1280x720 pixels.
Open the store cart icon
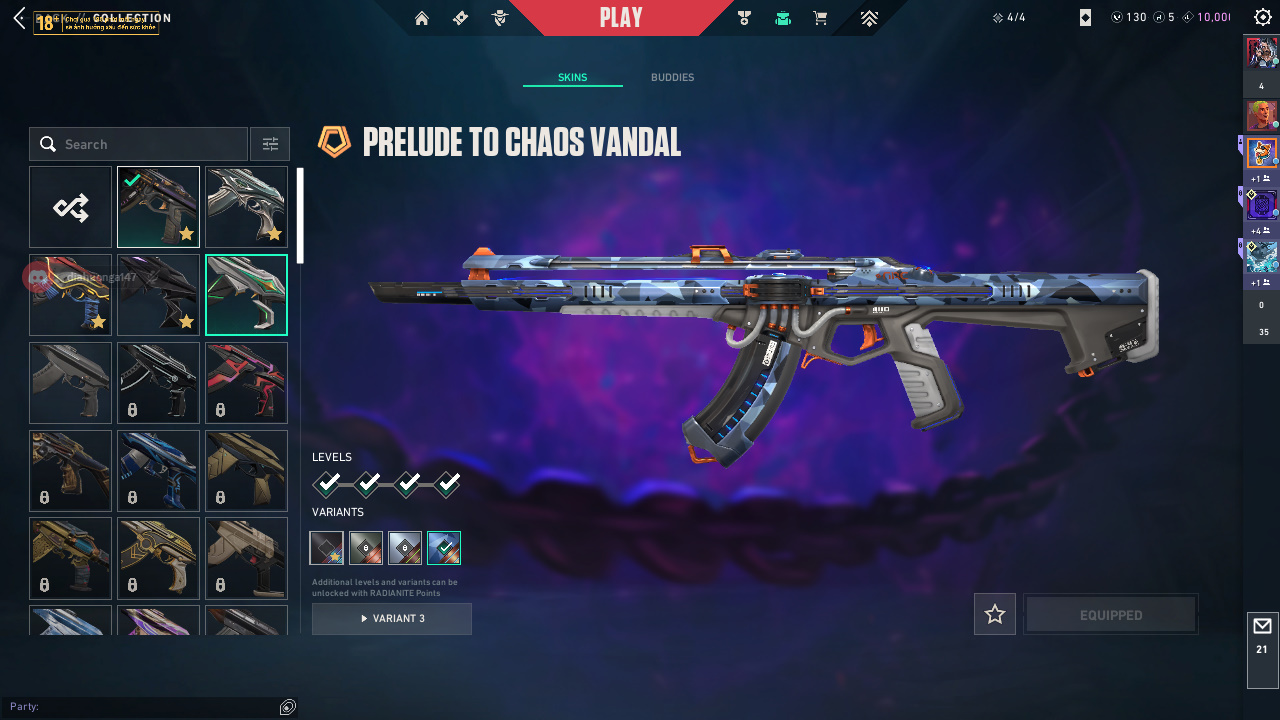820,18
